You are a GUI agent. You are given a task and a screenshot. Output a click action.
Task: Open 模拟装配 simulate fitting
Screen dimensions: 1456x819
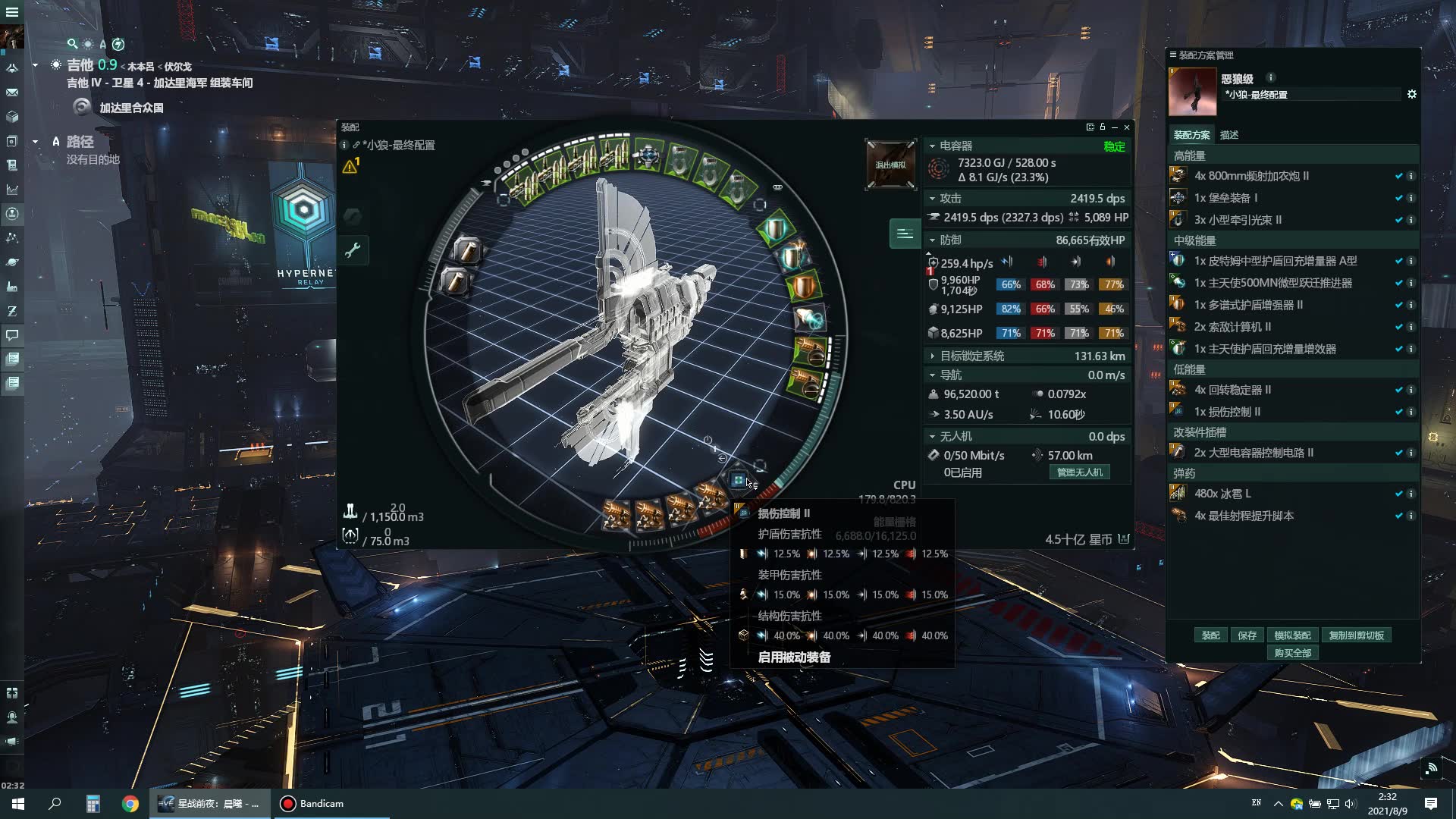[x=1292, y=635]
